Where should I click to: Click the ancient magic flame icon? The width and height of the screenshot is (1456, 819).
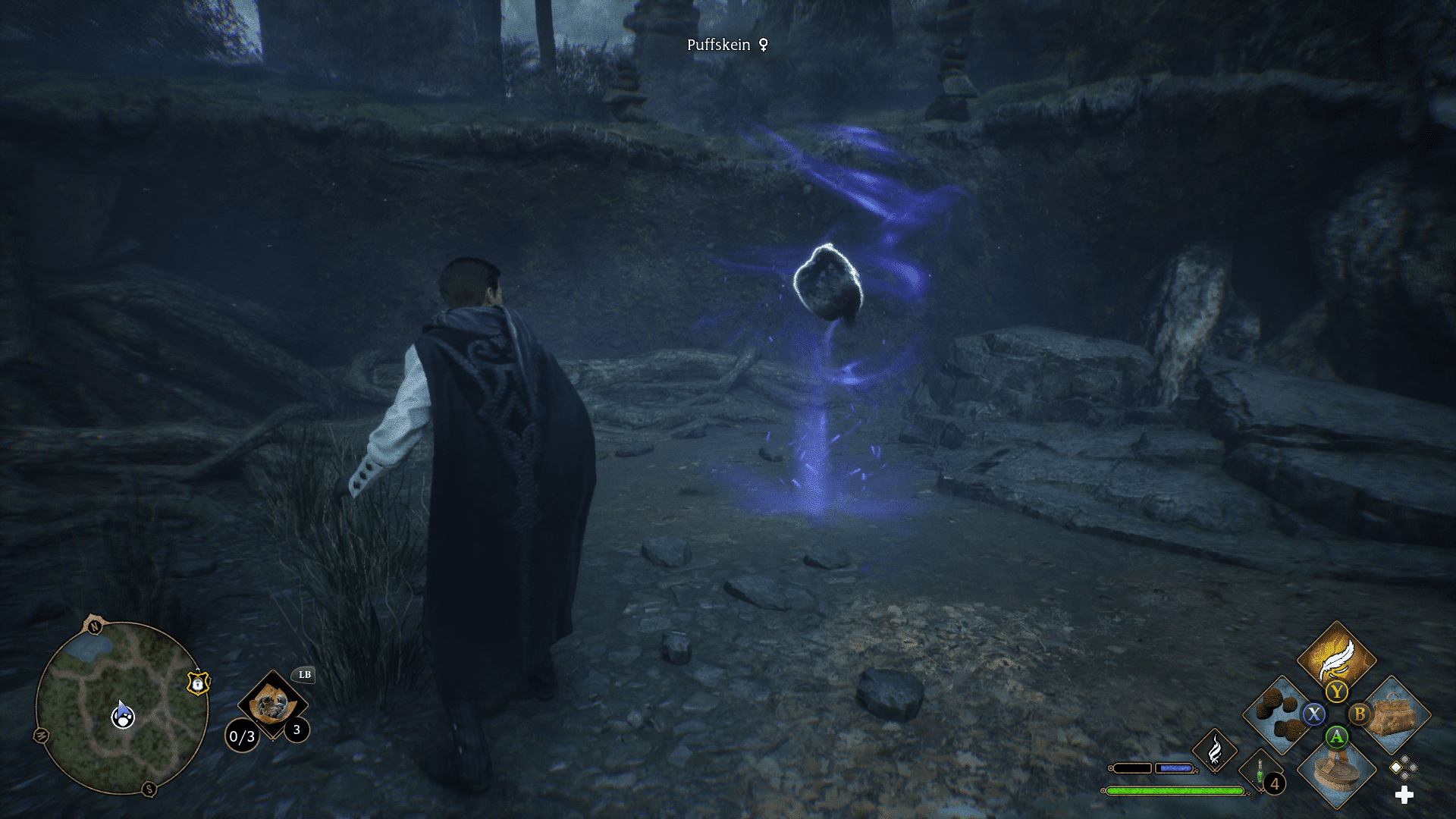pos(1215,753)
